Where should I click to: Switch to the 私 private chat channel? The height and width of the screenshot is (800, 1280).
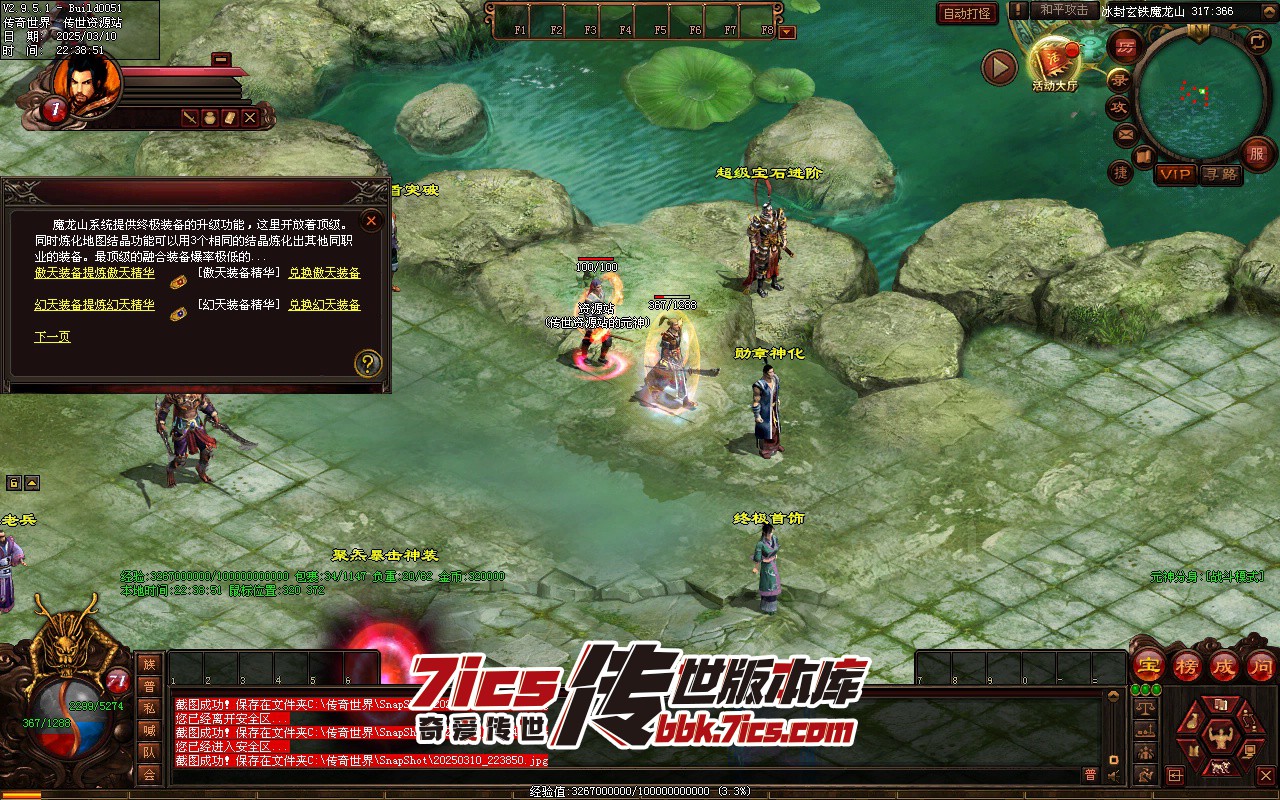(x=149, y=708)
